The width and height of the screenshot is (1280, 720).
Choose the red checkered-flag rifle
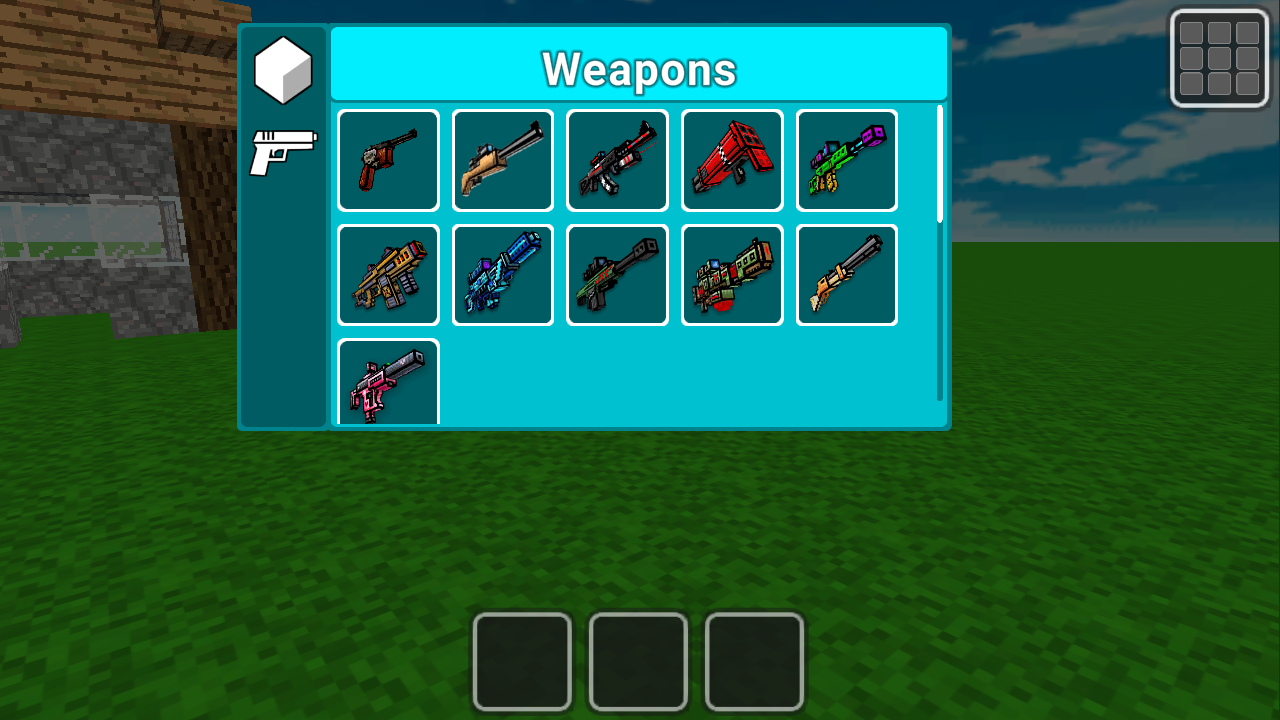click(732, 160)
